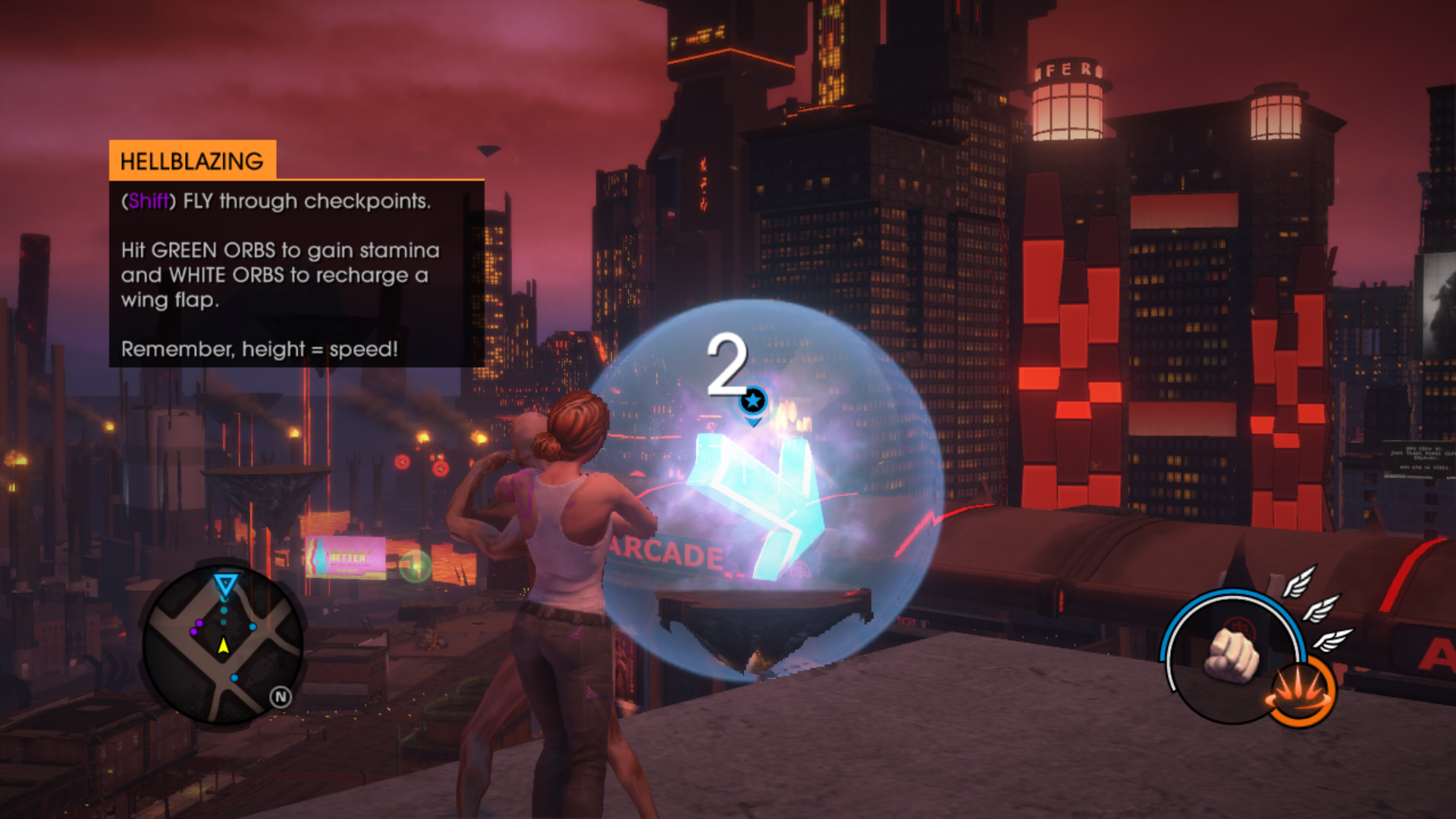1456x819 pixels.
Task: Click the minimap north compass indicator
Action: point(281,697)
